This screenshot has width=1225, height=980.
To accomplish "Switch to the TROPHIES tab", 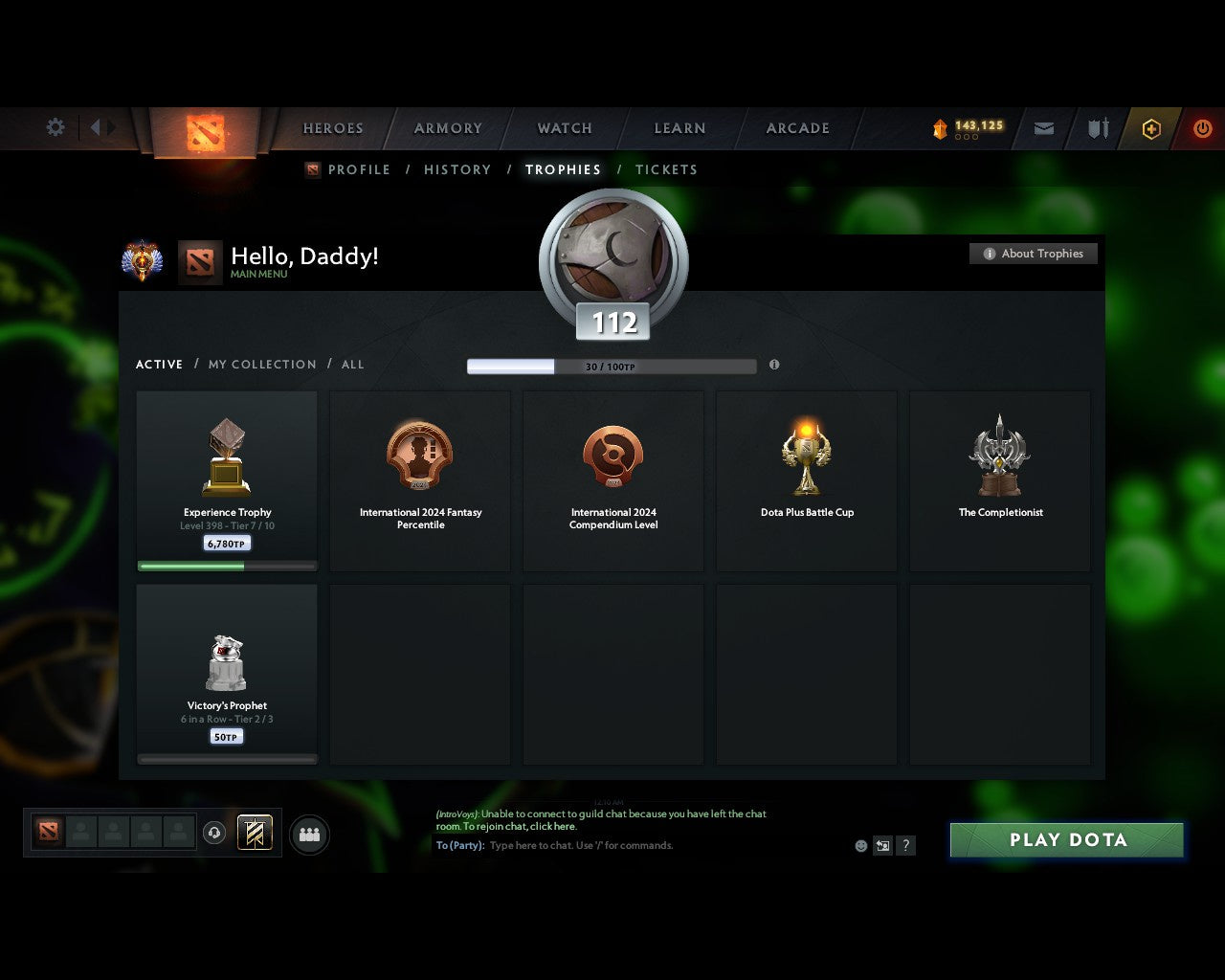I will [x=564, y=169].
